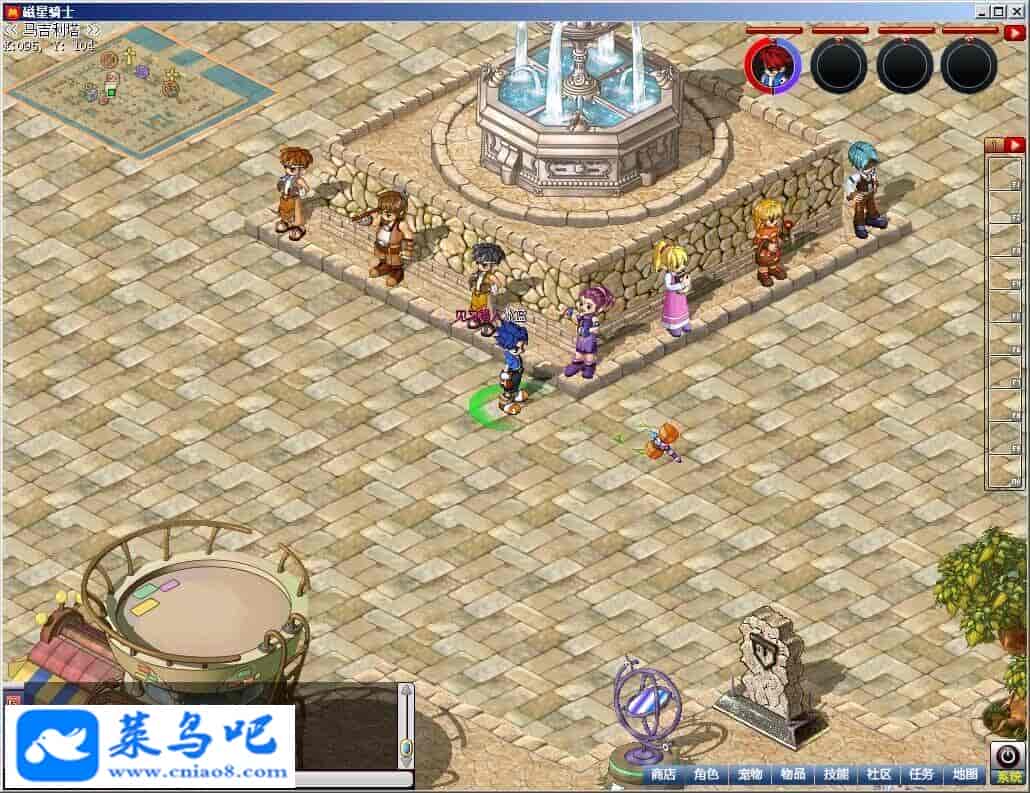This screenshot has height=793, width=1030.
Task: Open the 商店 shop menu
Action: pyautogui.click(x=663, y=774)
